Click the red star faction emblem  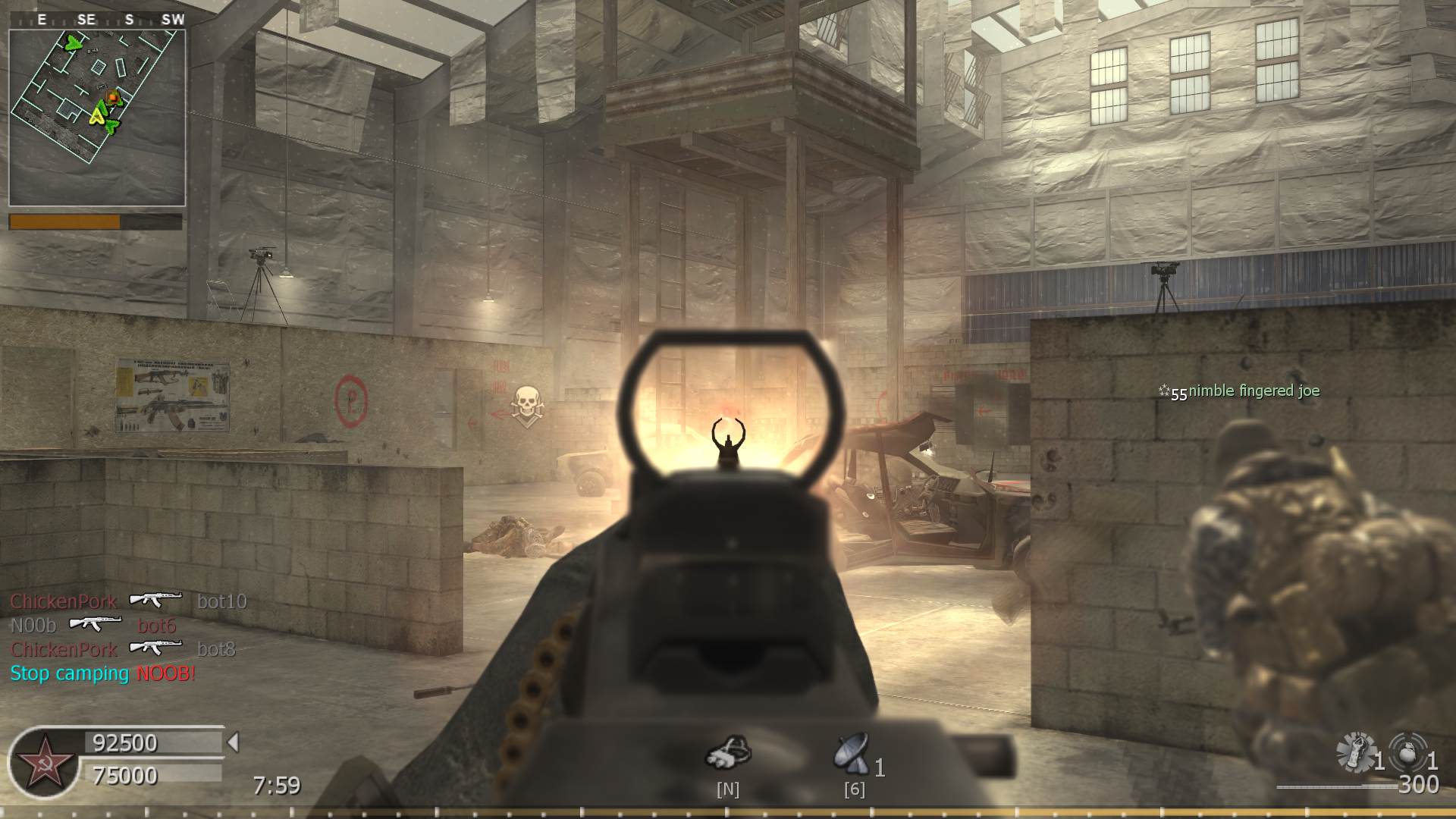[43, 763]
